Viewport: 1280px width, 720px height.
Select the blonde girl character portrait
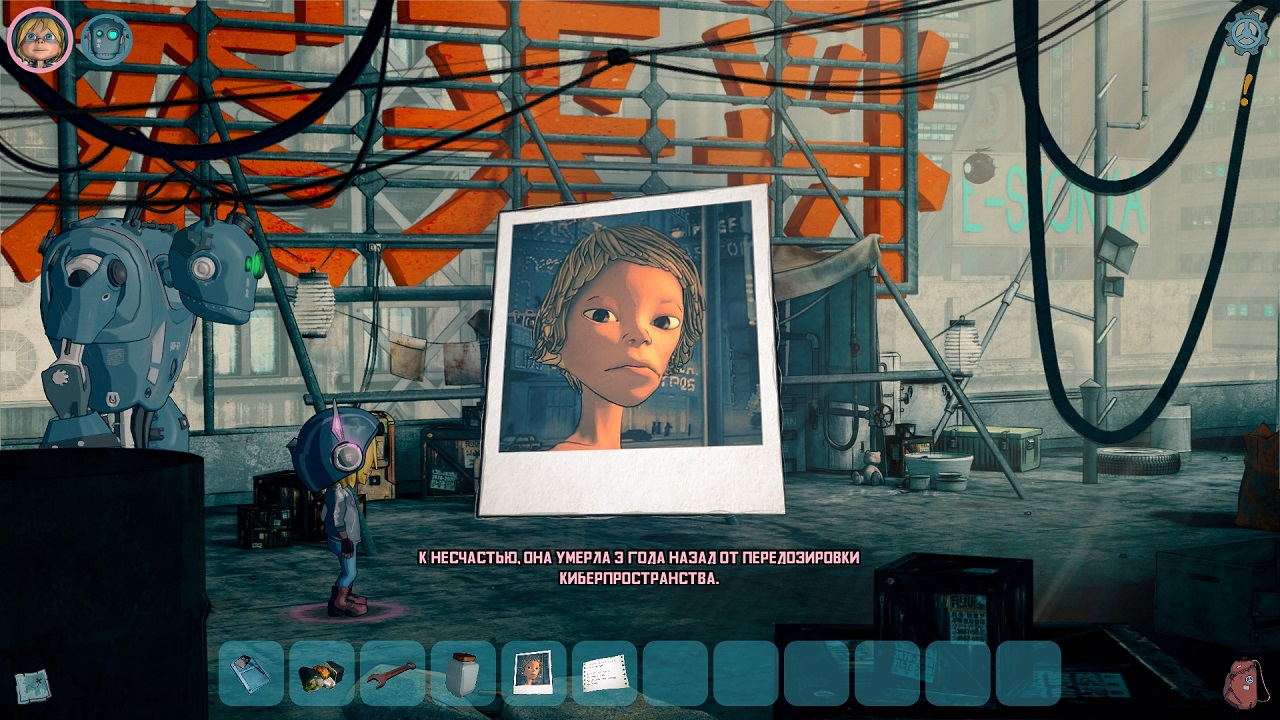point(39,40)
